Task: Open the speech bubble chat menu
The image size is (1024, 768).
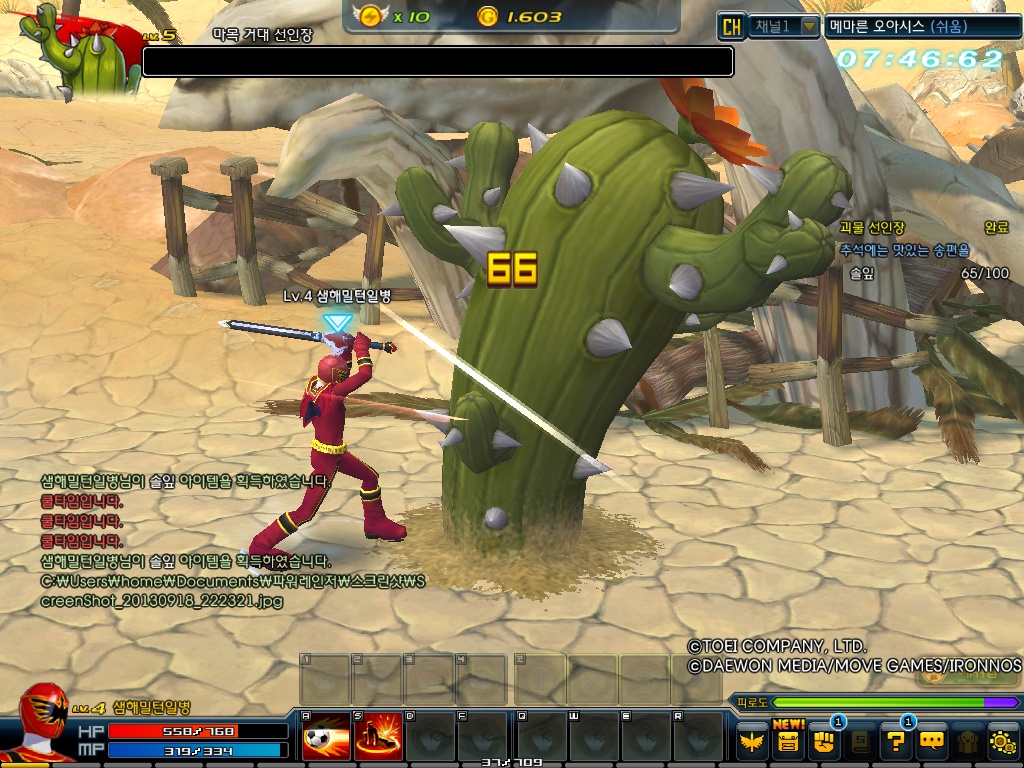Action: [931, 742]
